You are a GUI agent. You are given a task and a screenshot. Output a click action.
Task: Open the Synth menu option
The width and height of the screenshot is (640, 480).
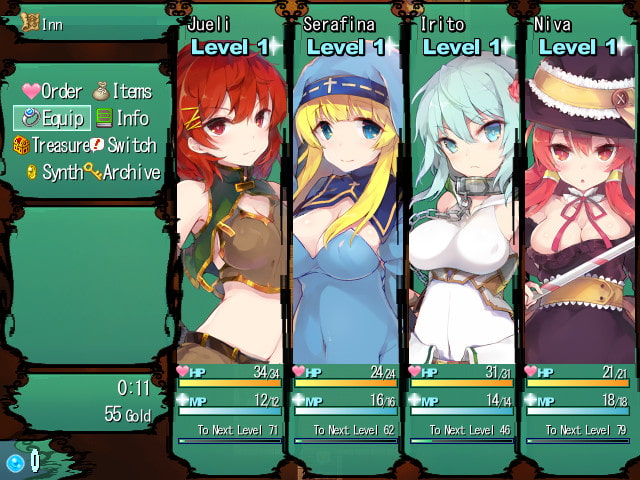pos(54,172)
